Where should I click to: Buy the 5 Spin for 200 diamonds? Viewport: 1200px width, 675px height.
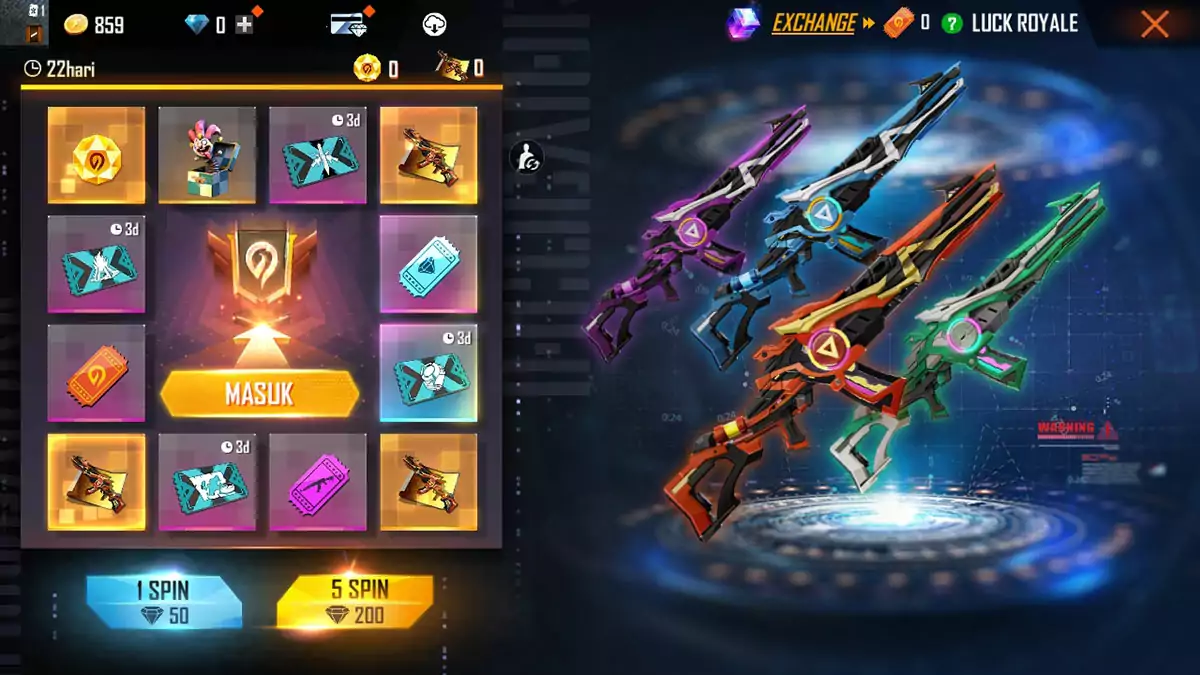[x=355, y=603]
